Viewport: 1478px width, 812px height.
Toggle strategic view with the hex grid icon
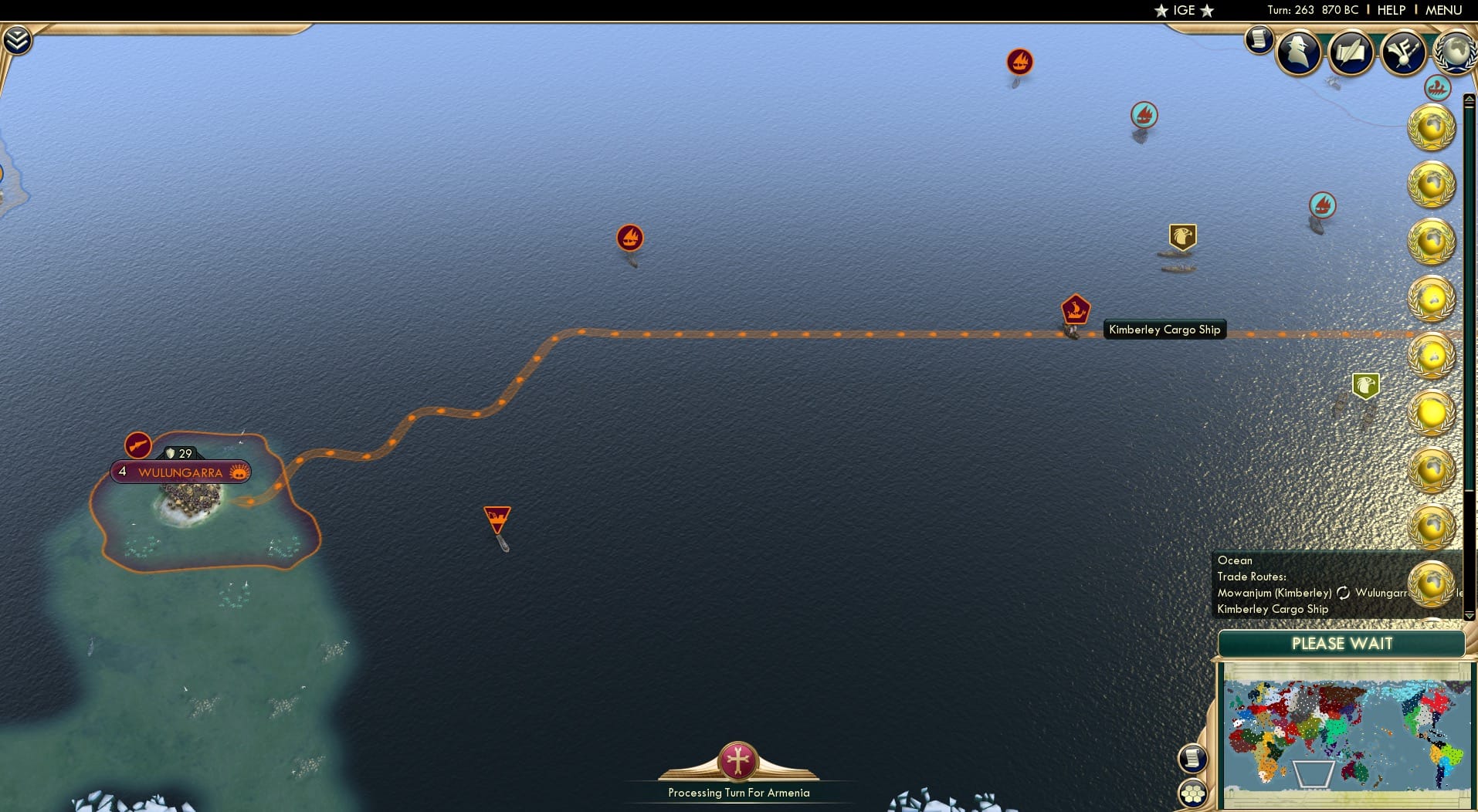point(1193,791)
